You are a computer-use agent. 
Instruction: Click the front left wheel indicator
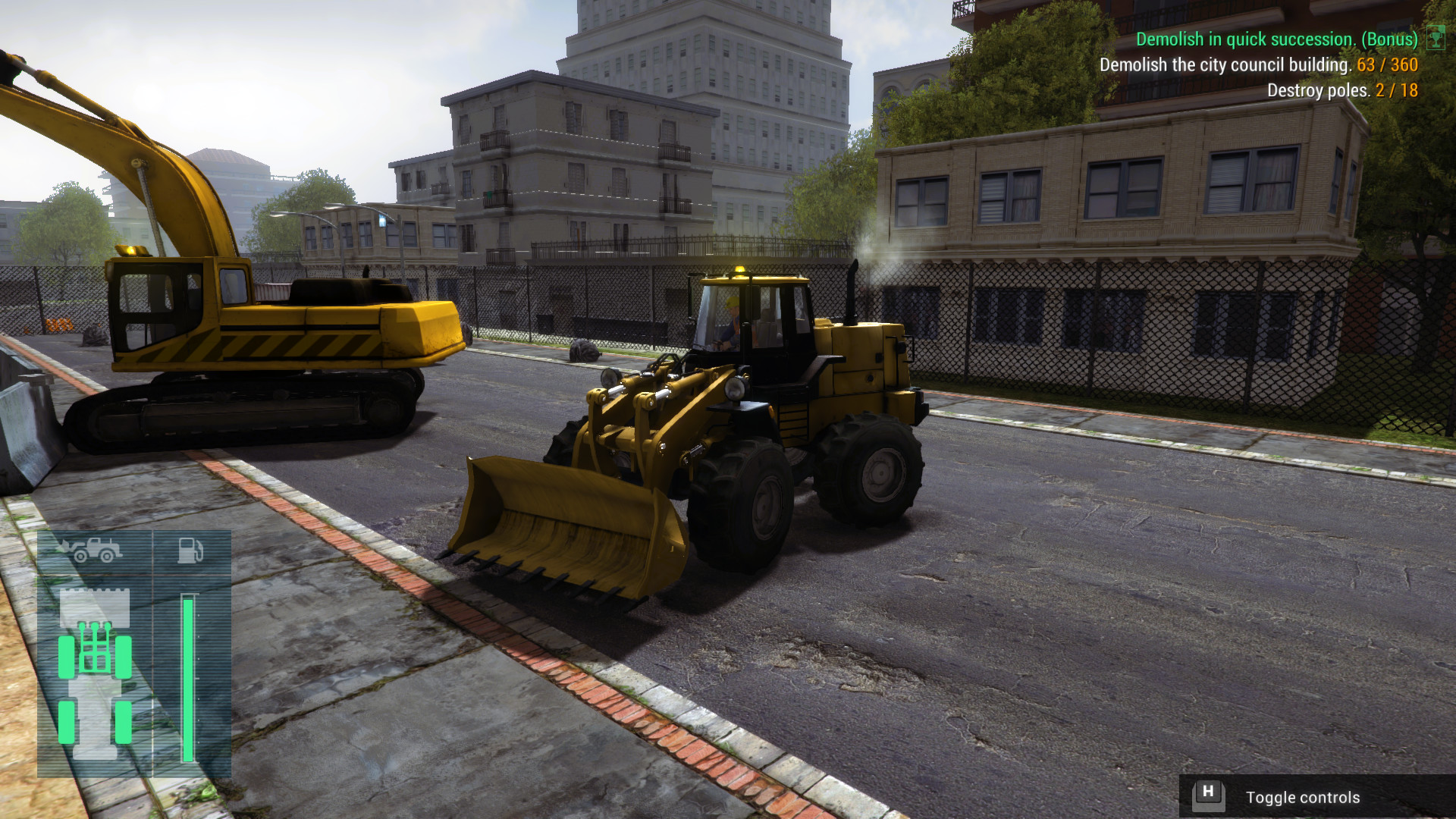(x=66, y=657)
